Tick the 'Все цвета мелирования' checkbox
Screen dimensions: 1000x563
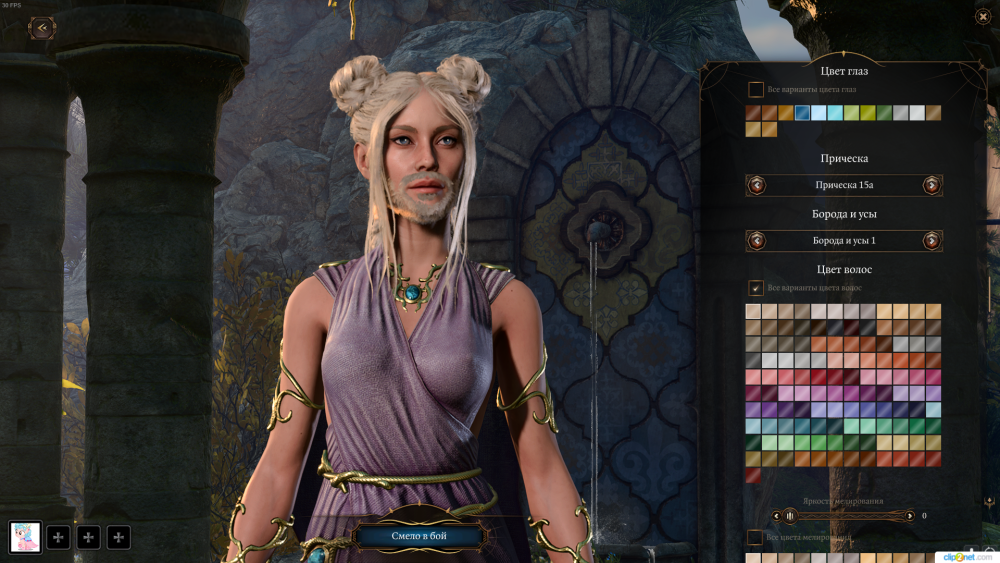pos(756,538)
